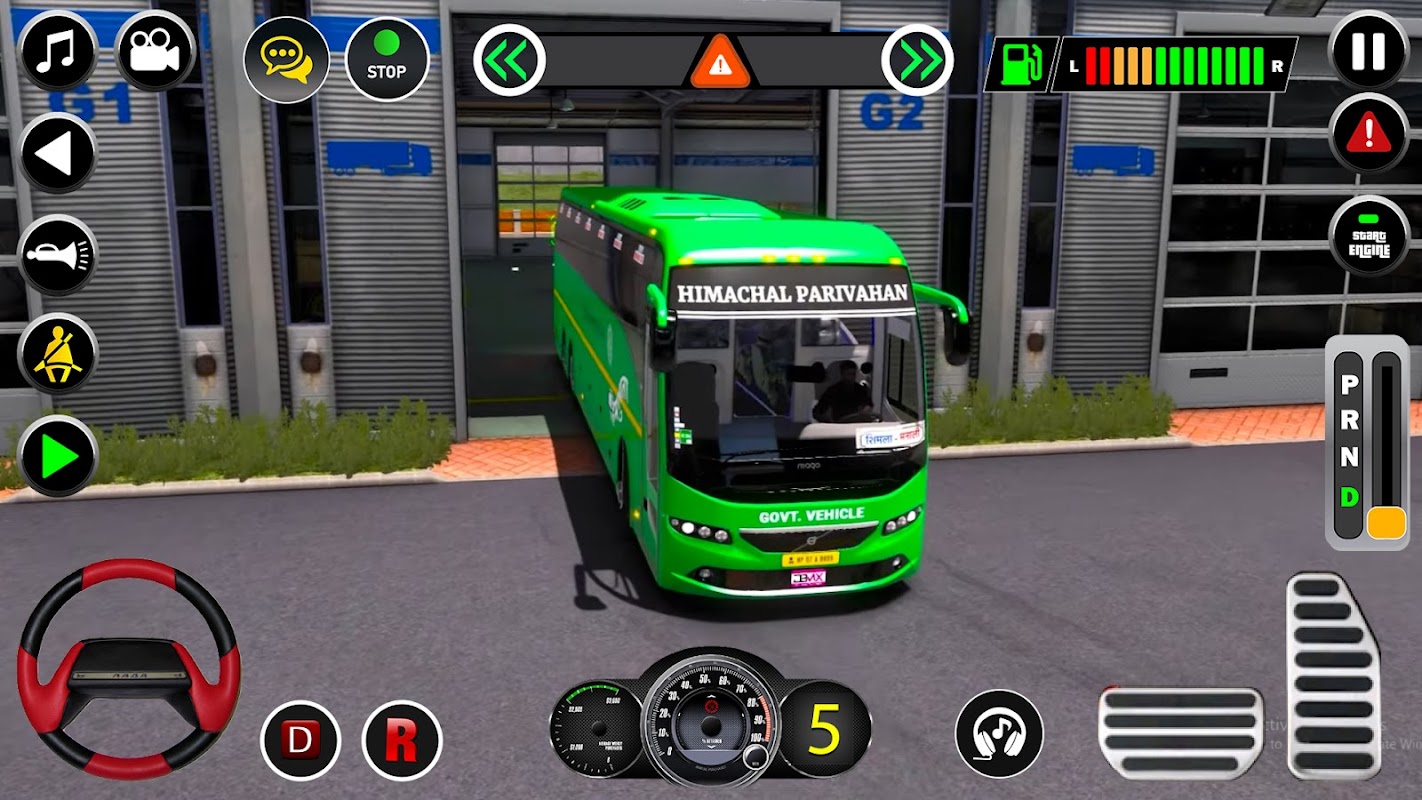
Task: Switch camera view with the camera icon
Action: (155, 51)
